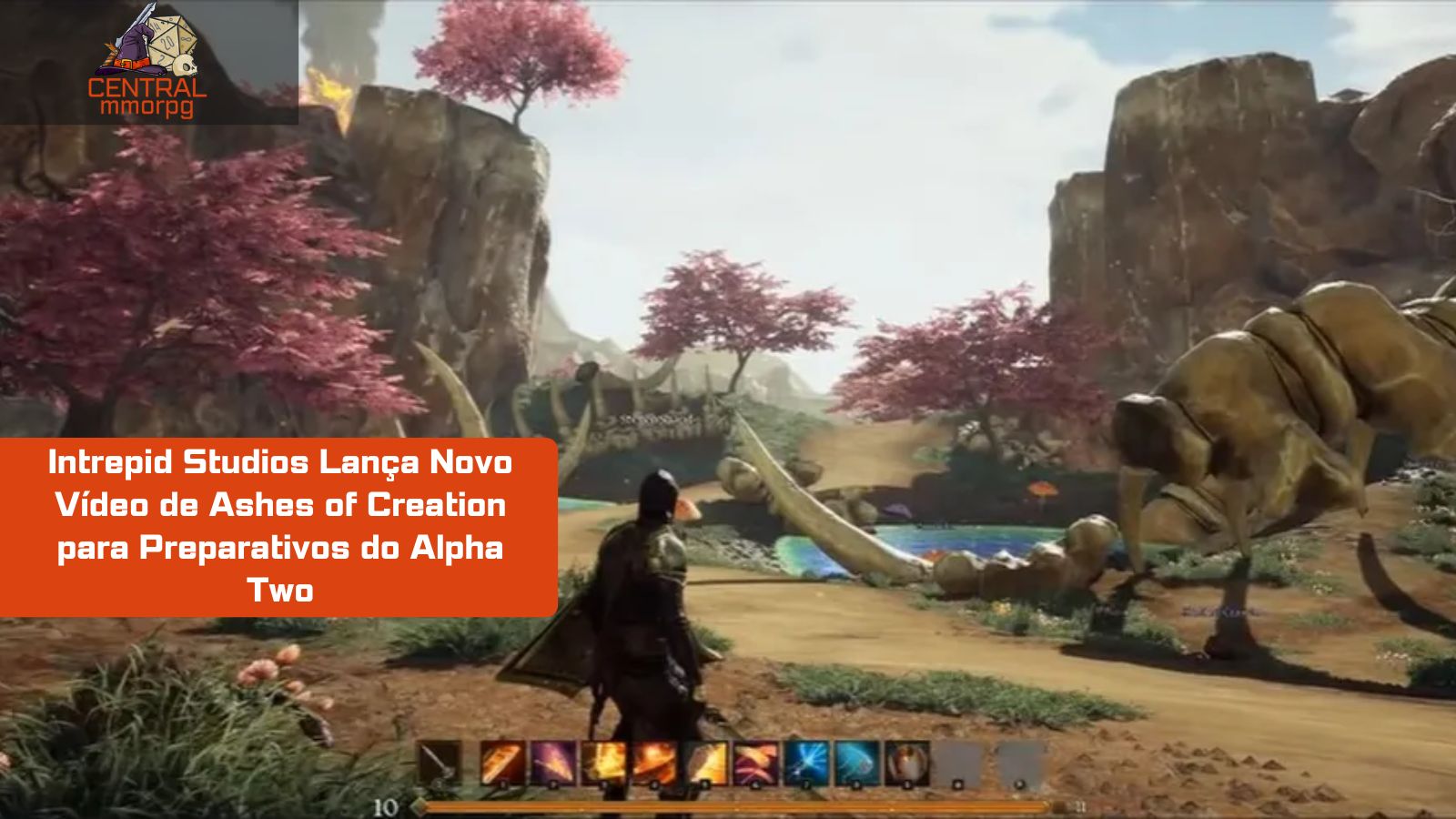Click the diamond marker beside the XP bar
1456x819 pixels.
click(421, 805)
